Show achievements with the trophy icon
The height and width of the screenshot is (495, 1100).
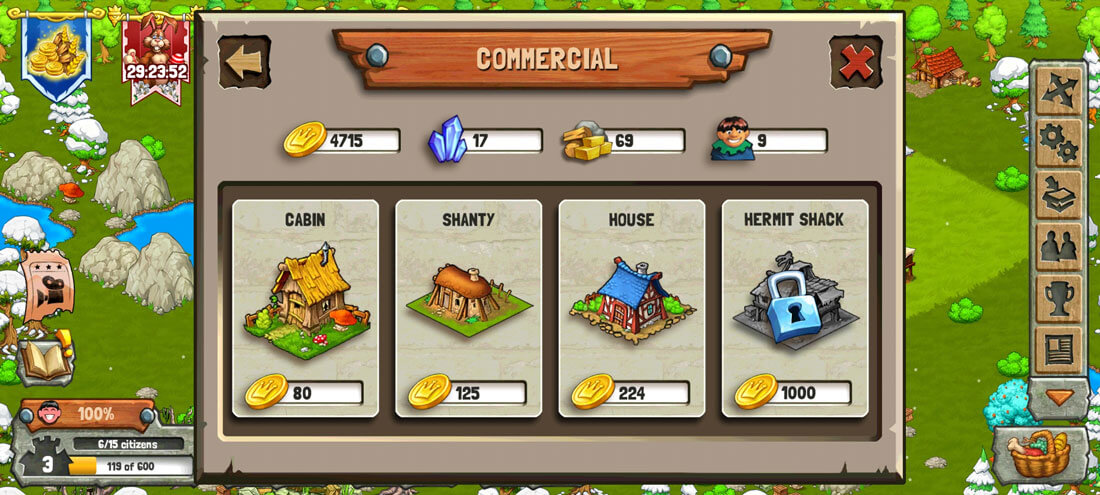pos(1058,298)
